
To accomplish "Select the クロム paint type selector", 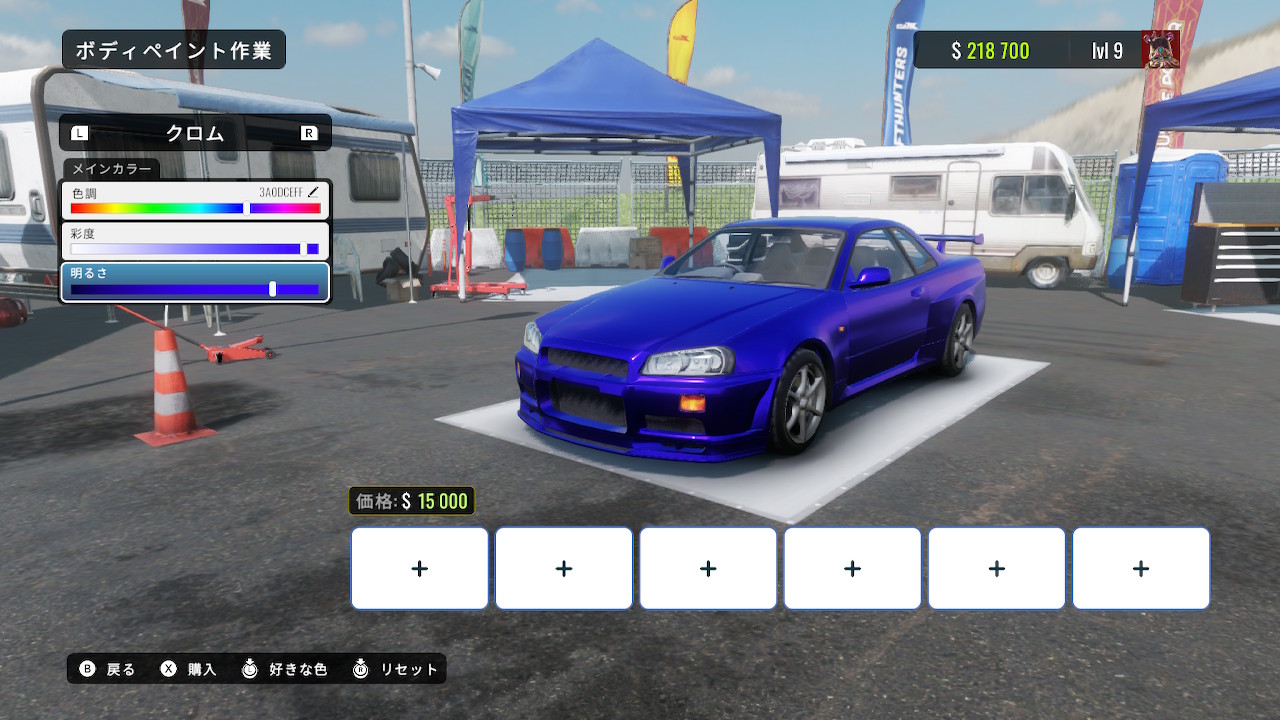I will (x=195, y=133).
